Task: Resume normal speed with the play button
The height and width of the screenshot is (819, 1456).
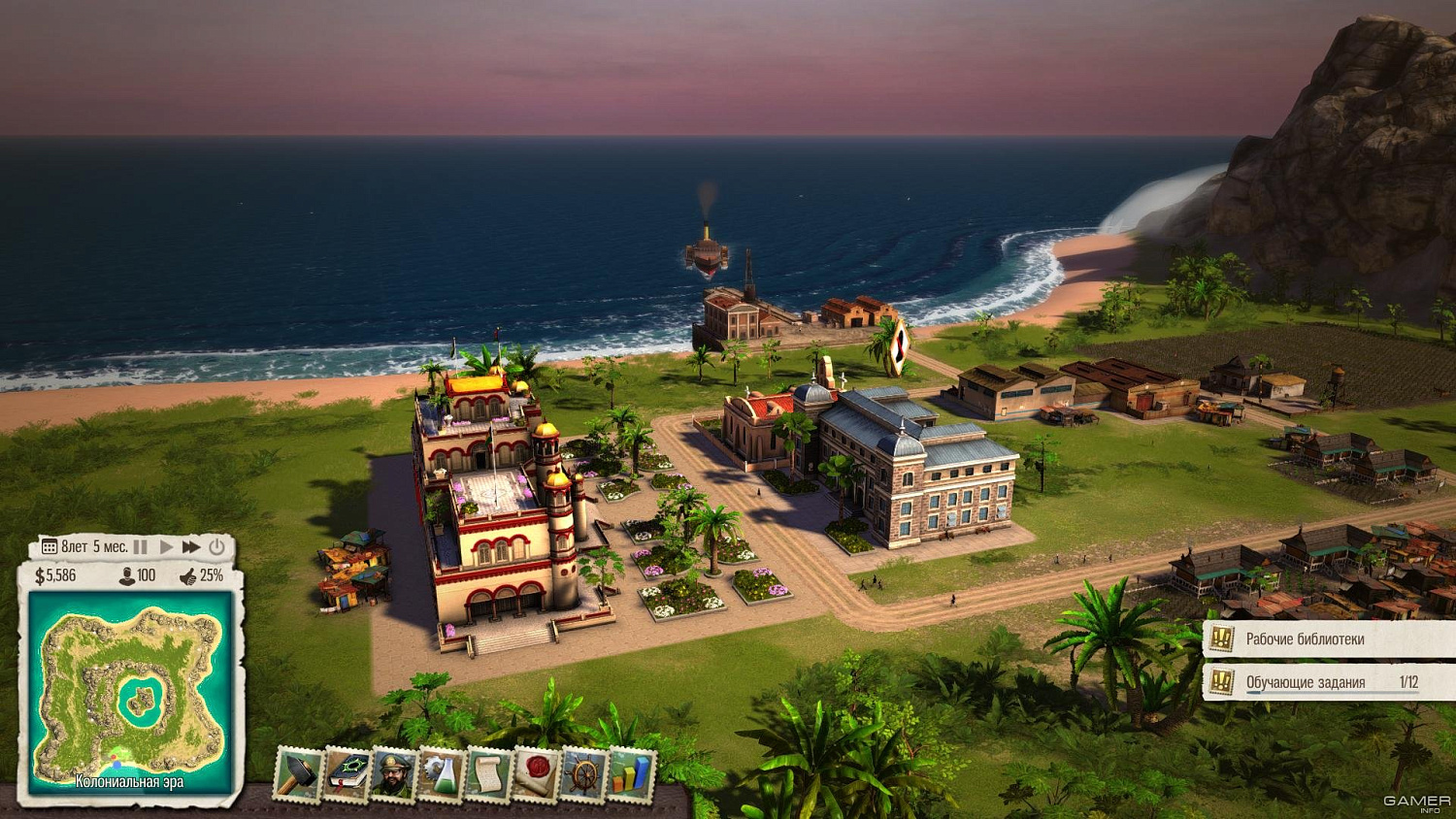Action: pyautogui.click(x=166, y=546)
